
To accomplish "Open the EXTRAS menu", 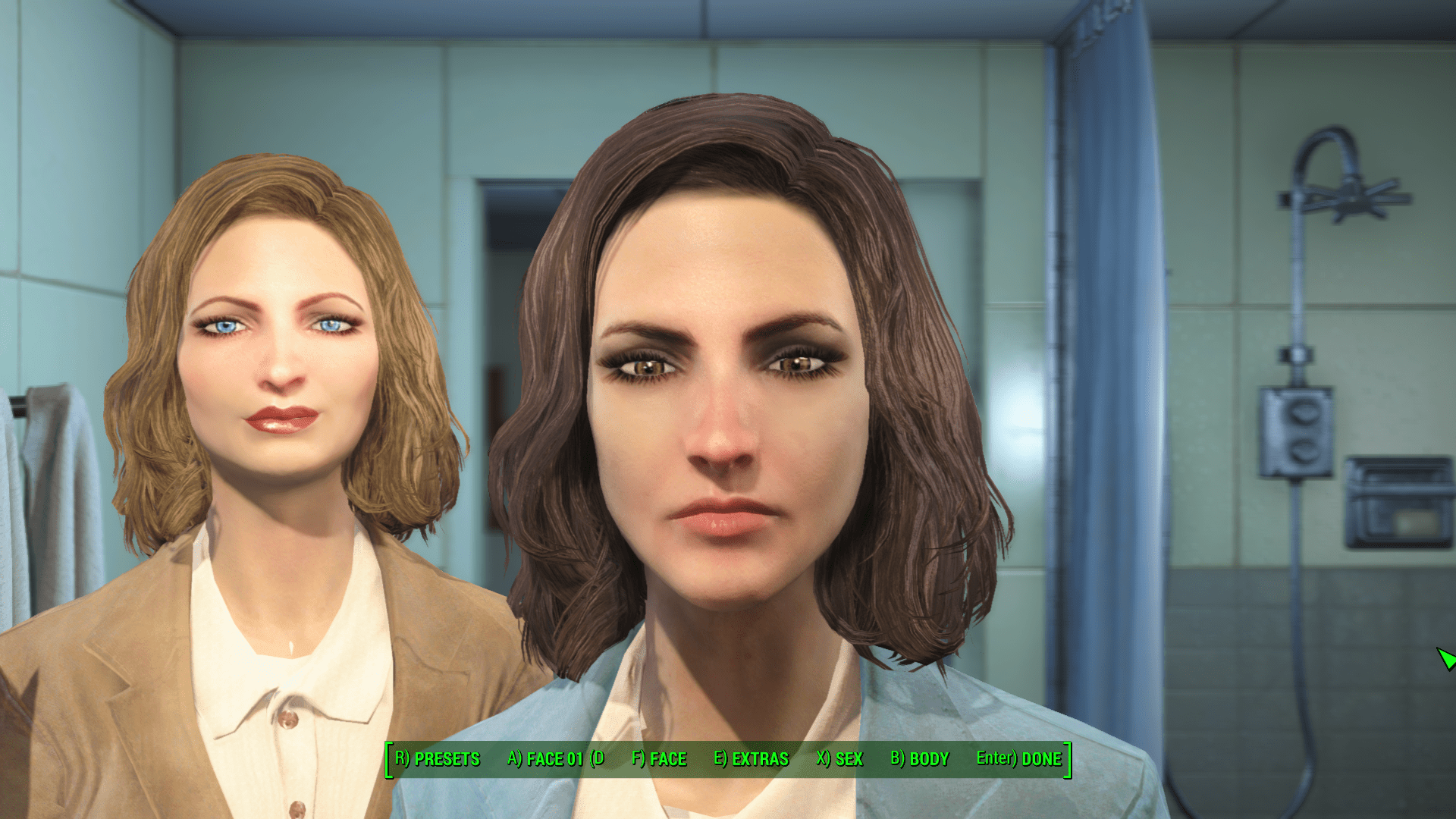I will coord(751,758).
